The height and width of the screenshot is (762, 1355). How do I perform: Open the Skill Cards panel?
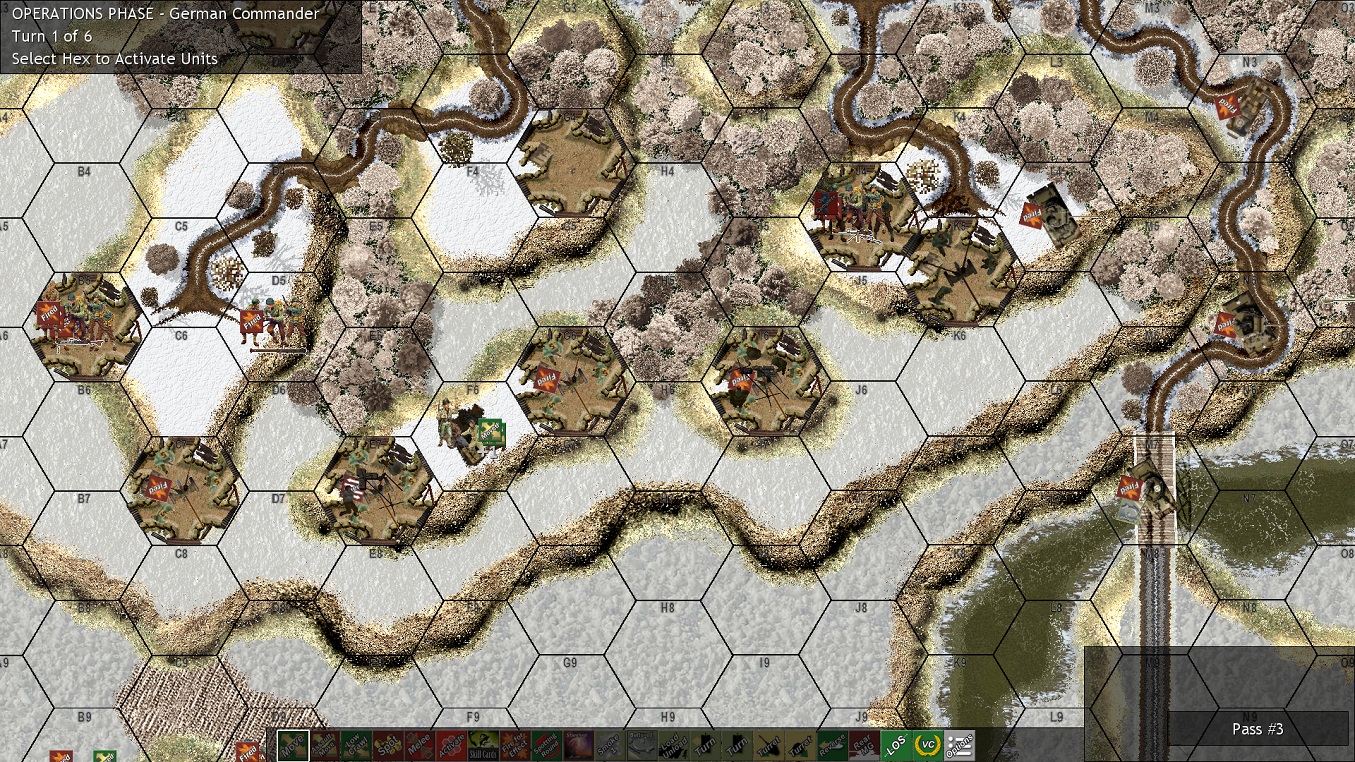[x=483, y=745]
